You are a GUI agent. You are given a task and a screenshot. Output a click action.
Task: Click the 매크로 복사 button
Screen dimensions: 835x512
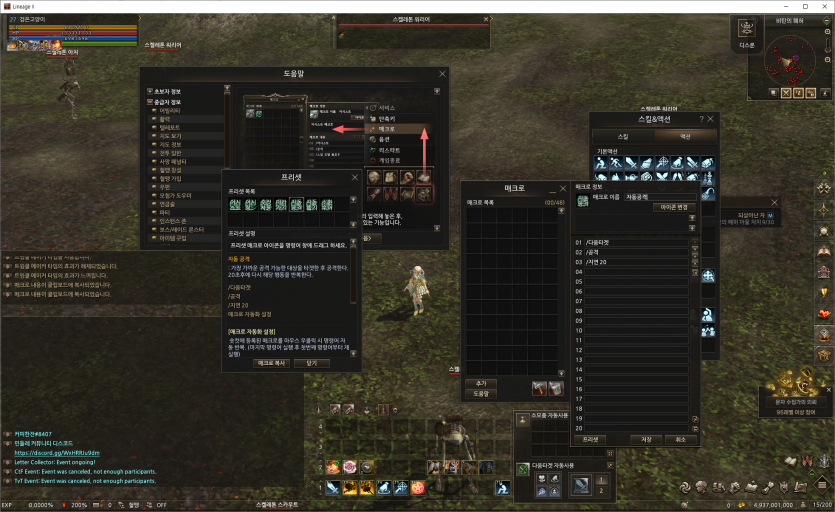[270, 363]
